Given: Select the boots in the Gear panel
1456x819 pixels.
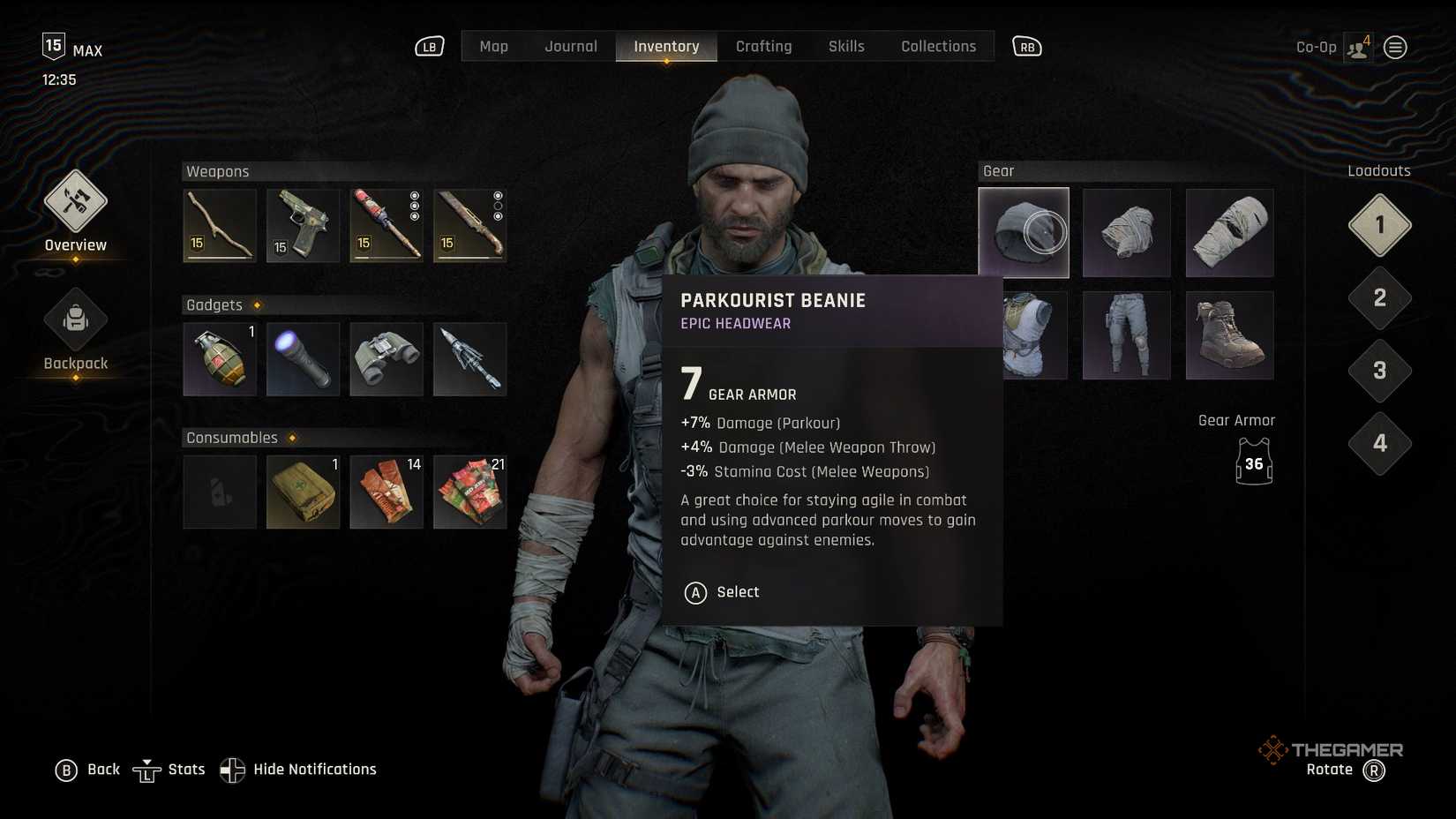Looking at the screenshot, I should click(x=1229, y=335).
